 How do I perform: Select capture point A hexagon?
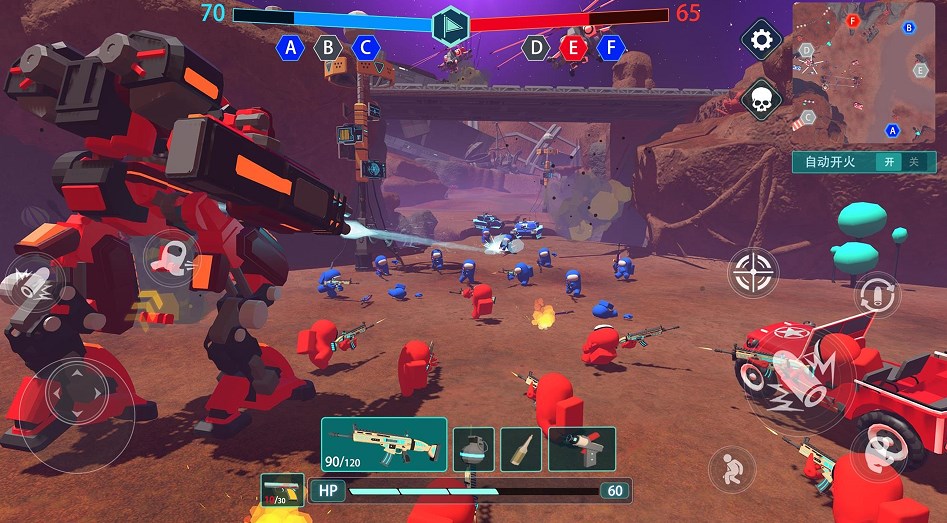[x=291, y=47]
